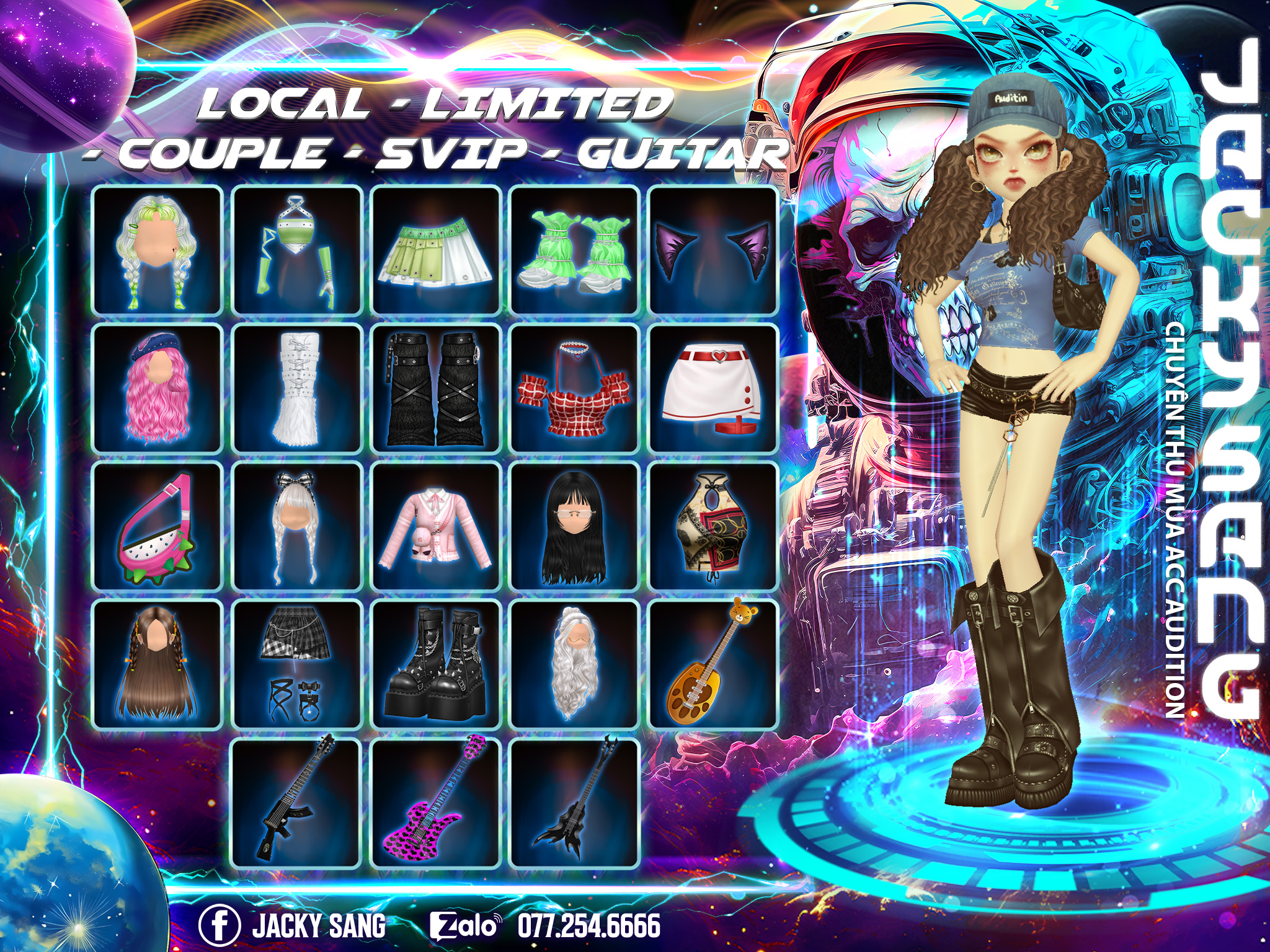
Task: Pick the white furry lace-up boots
Action: point(297,388)
